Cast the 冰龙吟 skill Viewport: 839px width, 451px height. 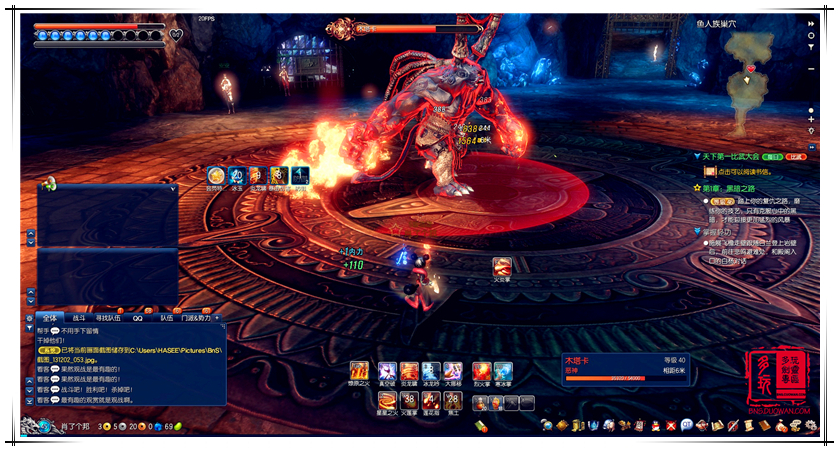432,371
